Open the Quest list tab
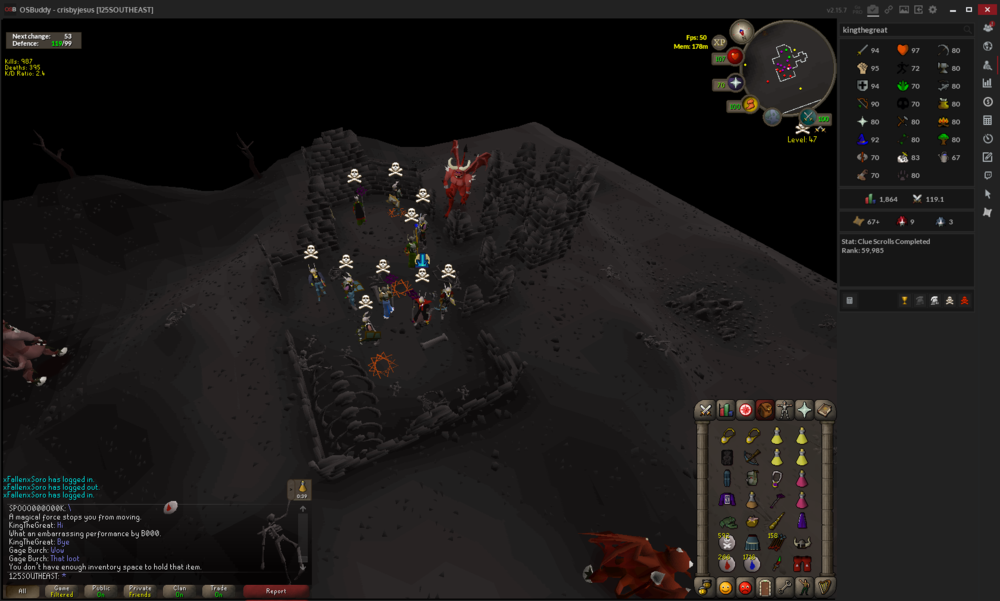This screenshot has width=1000, height=601. click(x=745, y=410)
